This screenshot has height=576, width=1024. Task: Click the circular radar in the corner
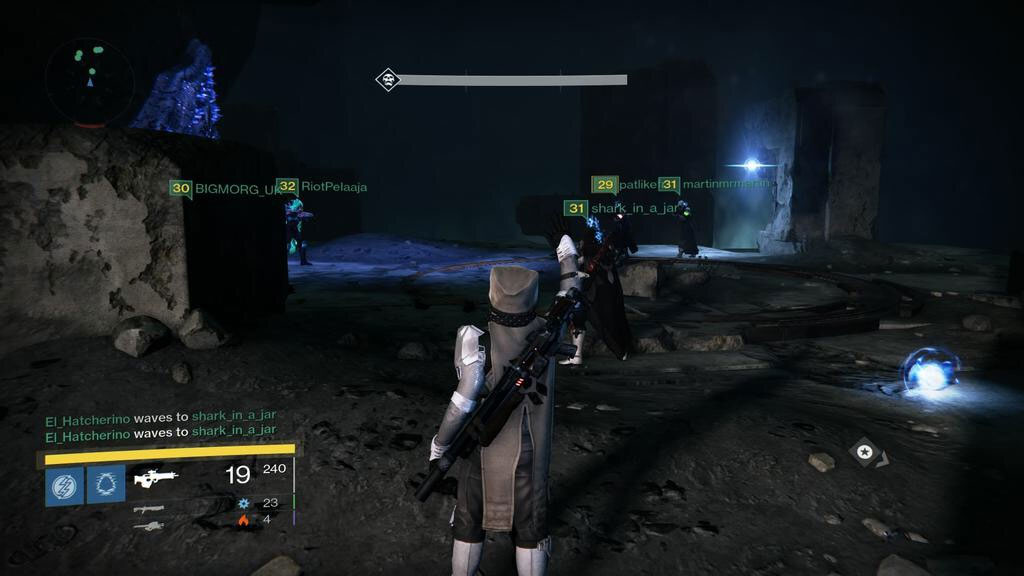coord(89,82)
